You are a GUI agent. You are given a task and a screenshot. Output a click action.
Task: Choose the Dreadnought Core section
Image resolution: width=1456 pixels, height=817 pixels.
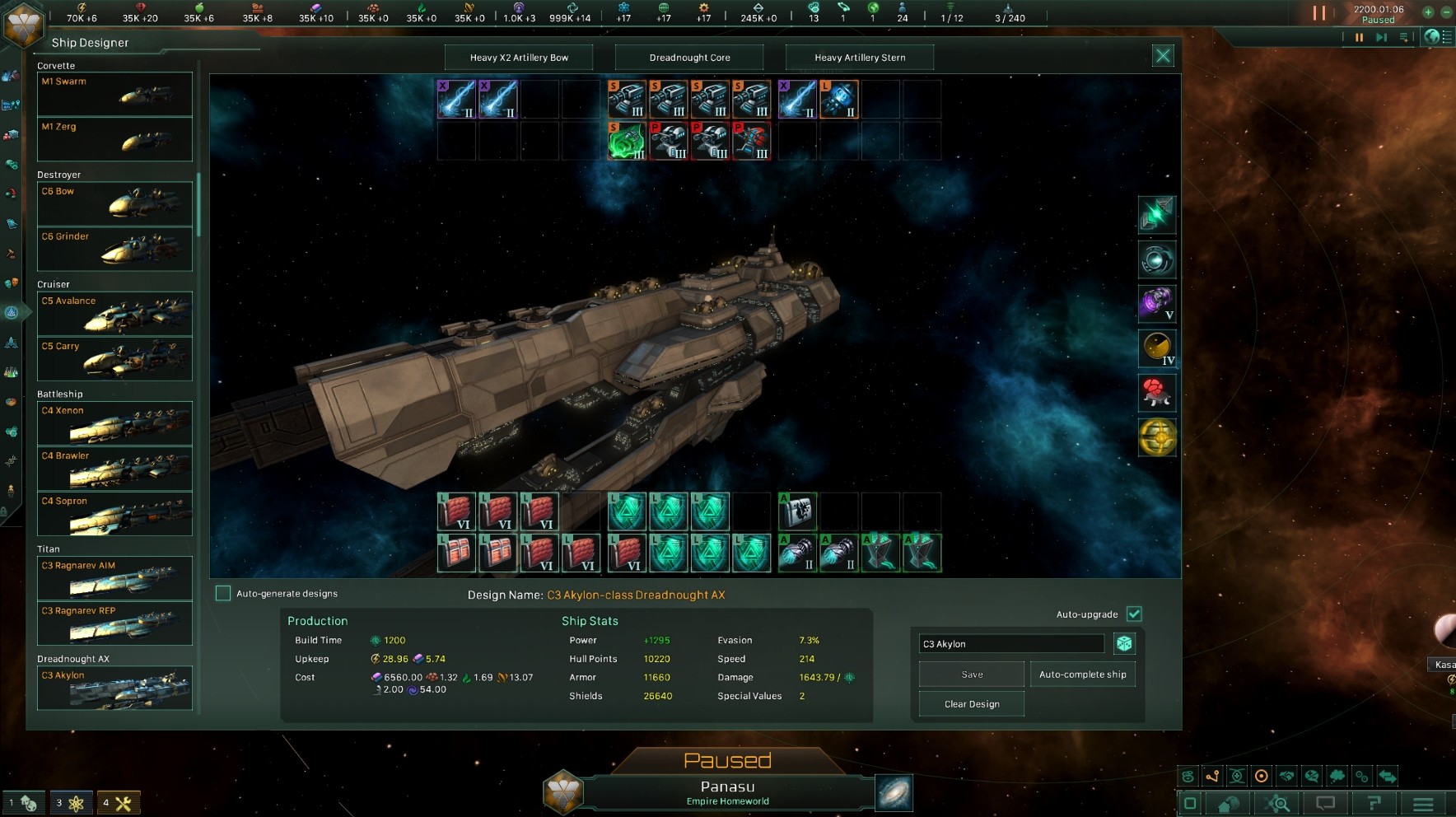(x=689, y=58)
